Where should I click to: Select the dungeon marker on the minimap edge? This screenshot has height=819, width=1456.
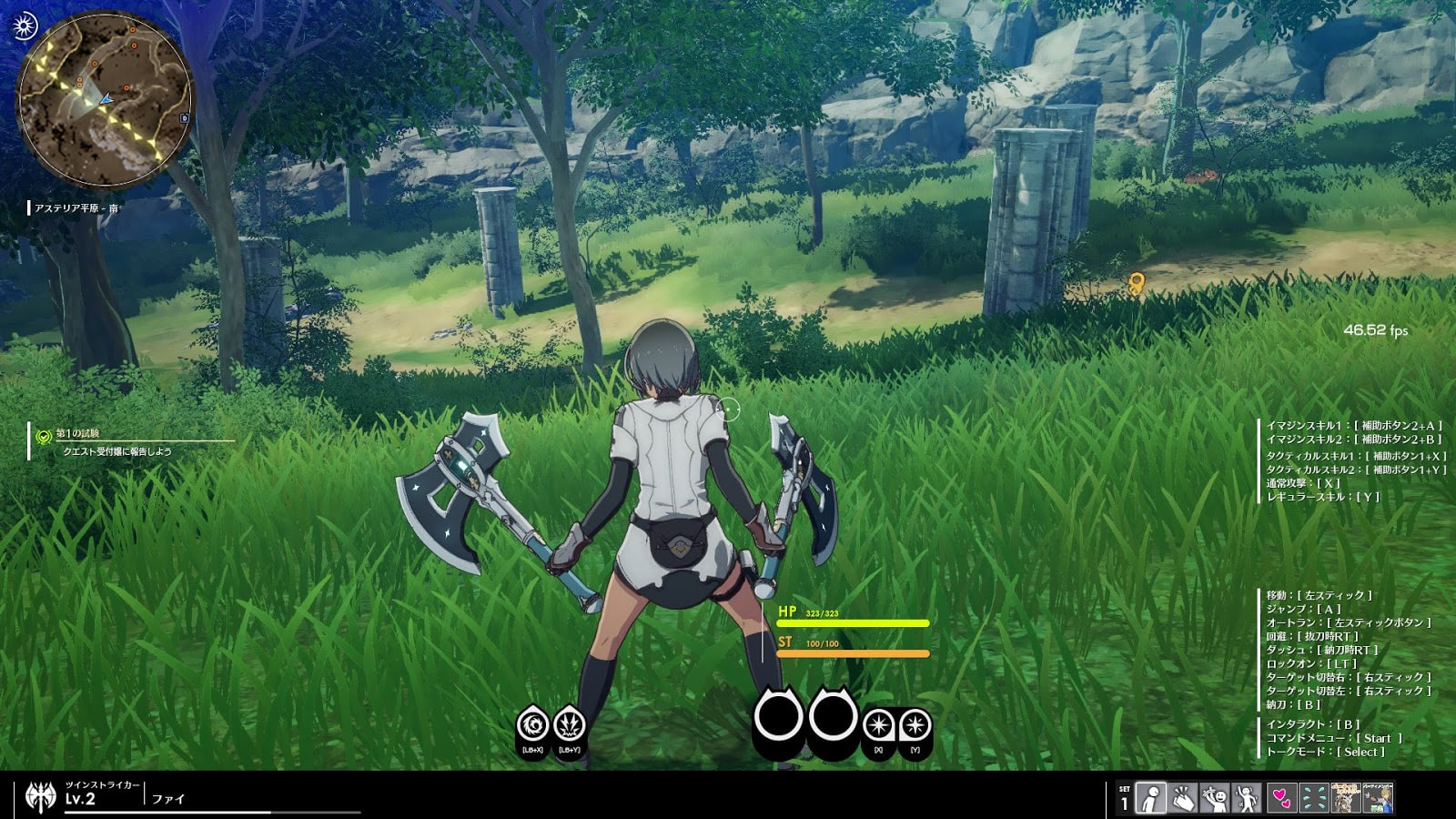click(x=185, y=118)
